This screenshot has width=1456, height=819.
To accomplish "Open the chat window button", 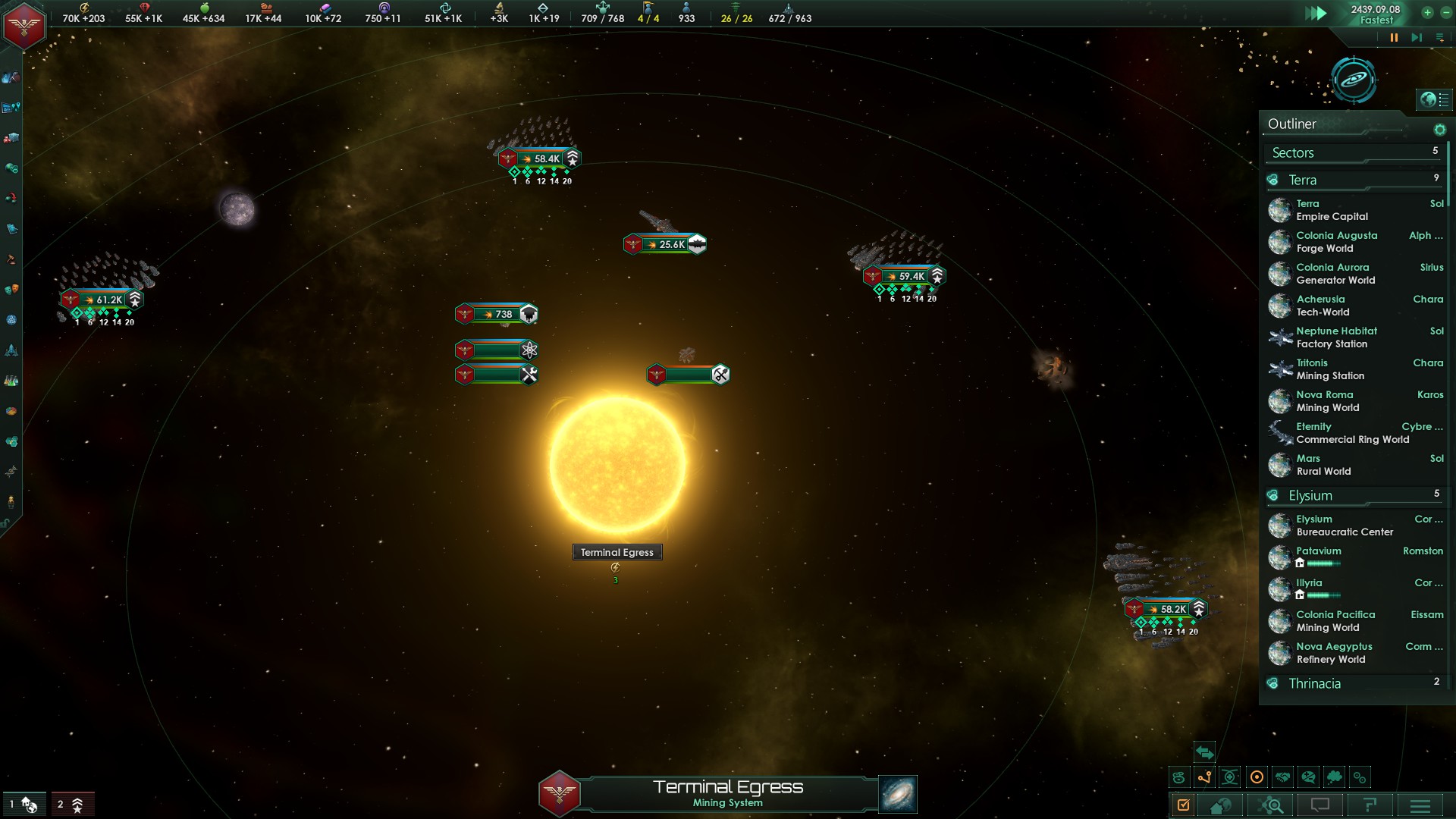I will (x=1320, y=805).
